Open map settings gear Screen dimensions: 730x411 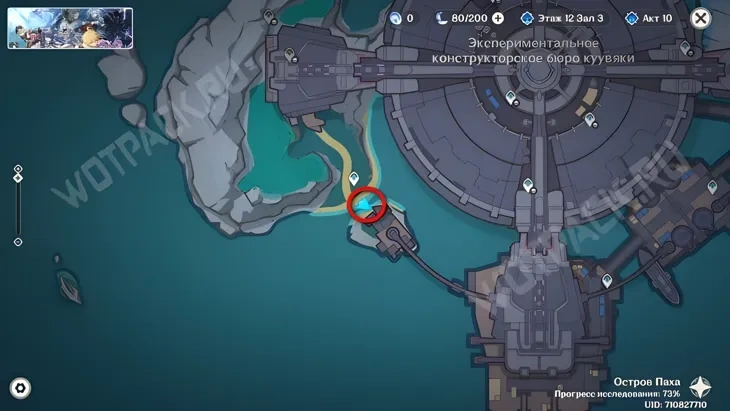pyautogui.click(x=19, y=389)
